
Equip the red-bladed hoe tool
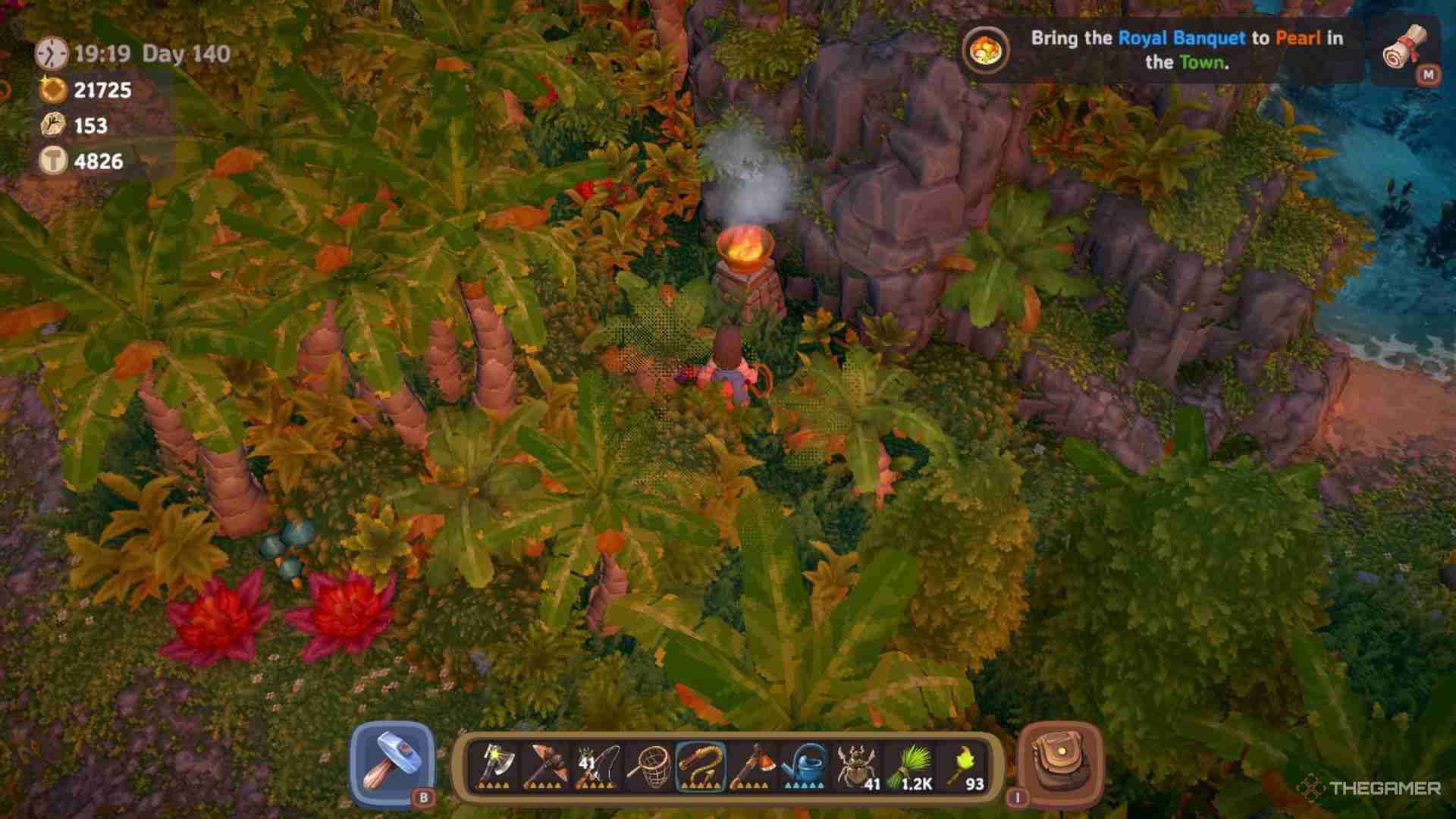point(752,766)
